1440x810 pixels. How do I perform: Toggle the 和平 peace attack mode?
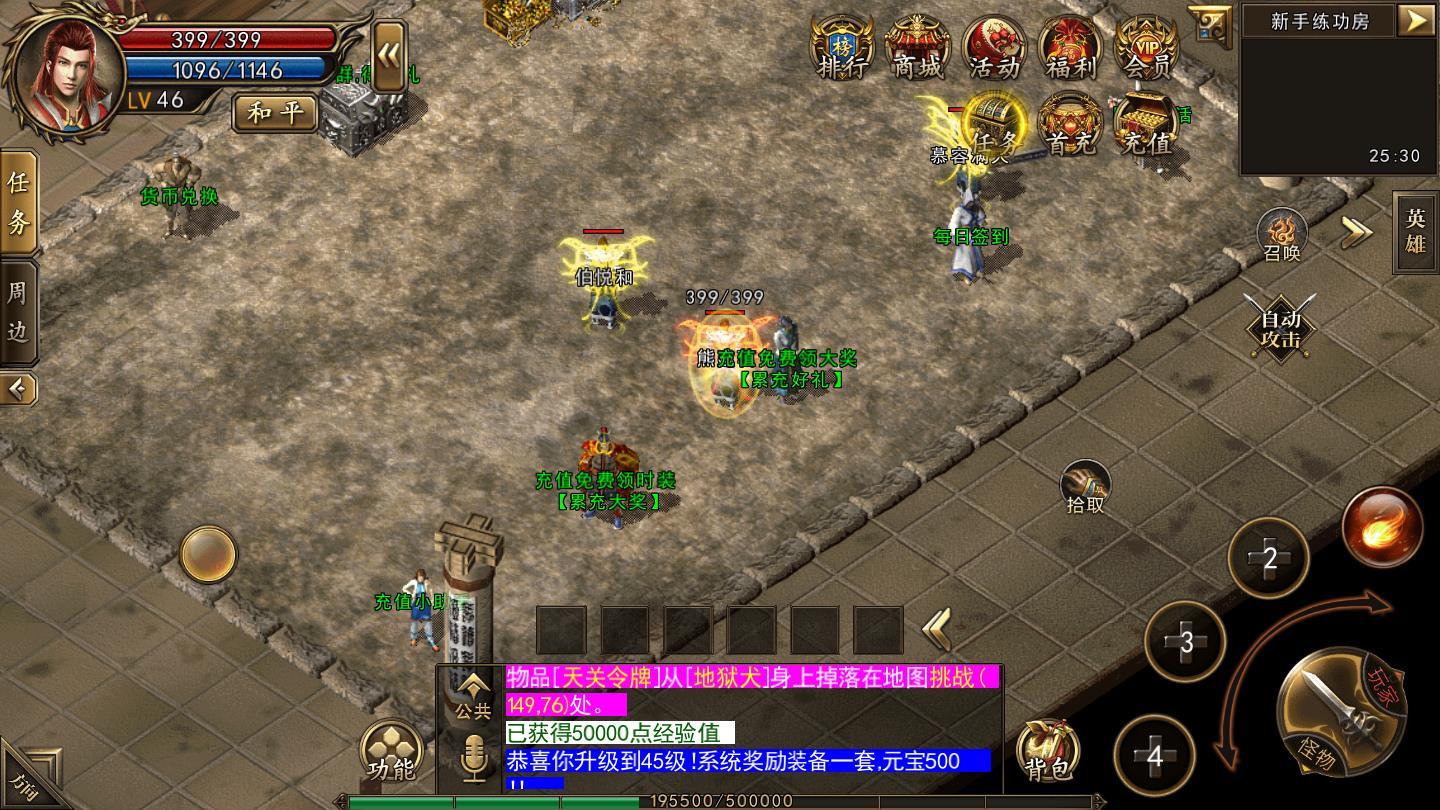pyautogui.click(x=275, y=112)
